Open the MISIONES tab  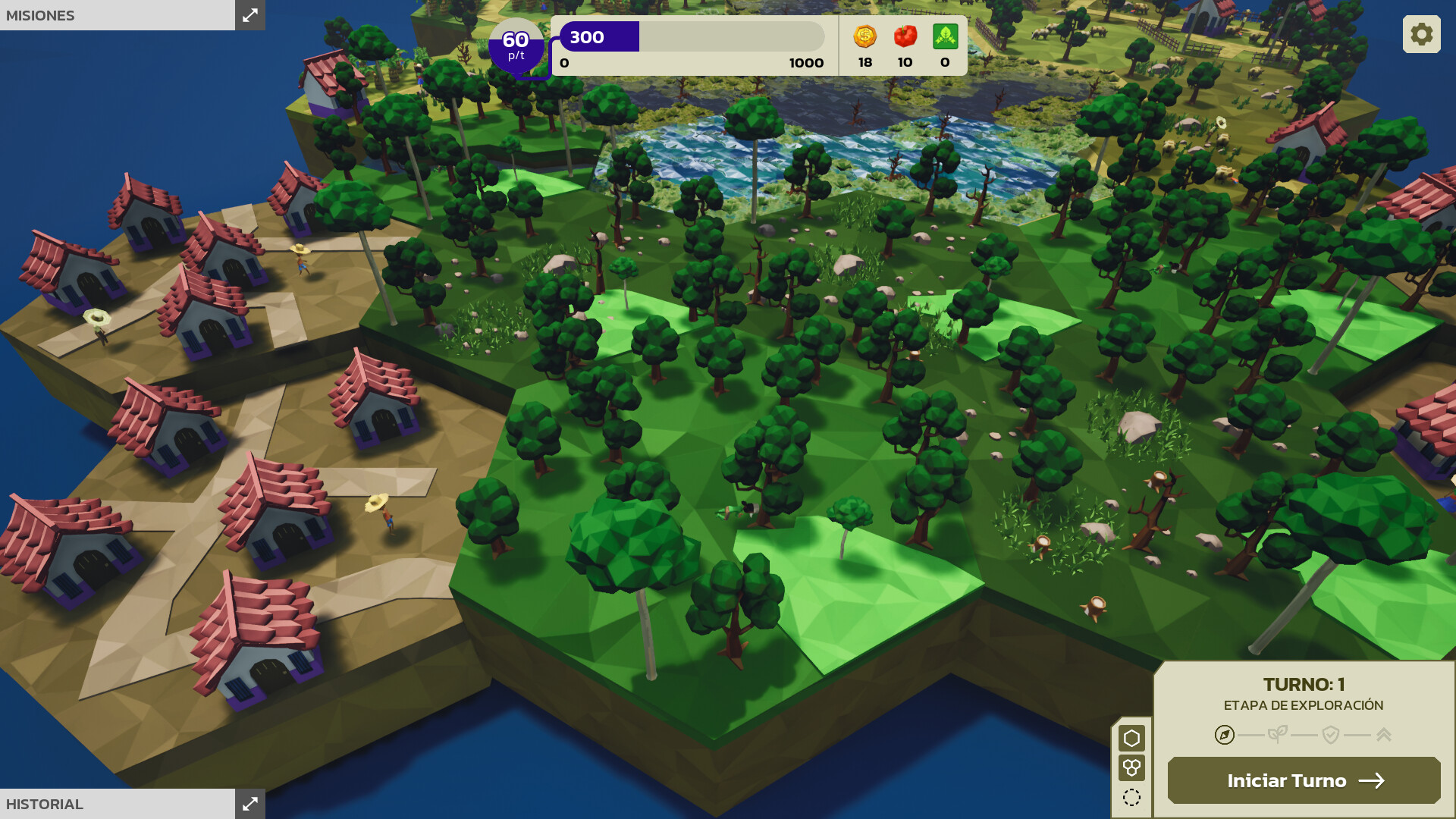[x=42, y=15]
